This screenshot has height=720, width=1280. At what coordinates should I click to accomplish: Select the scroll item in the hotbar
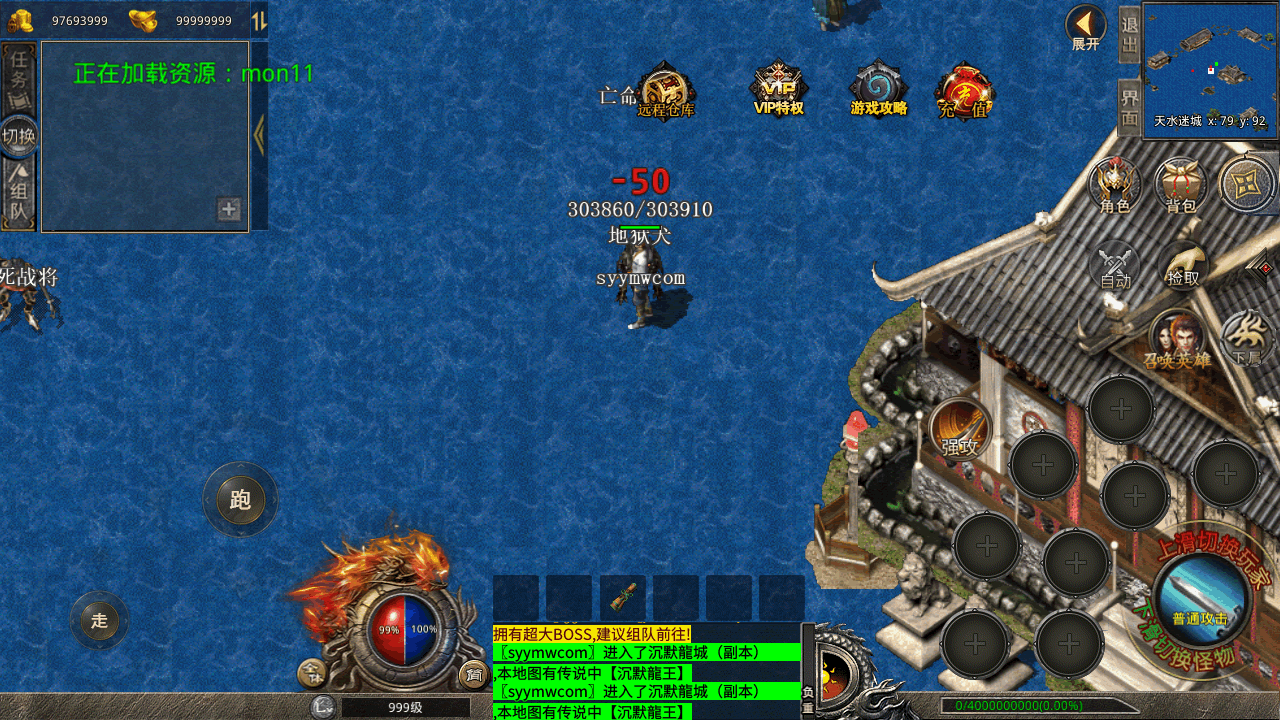[x=622, y=598]
